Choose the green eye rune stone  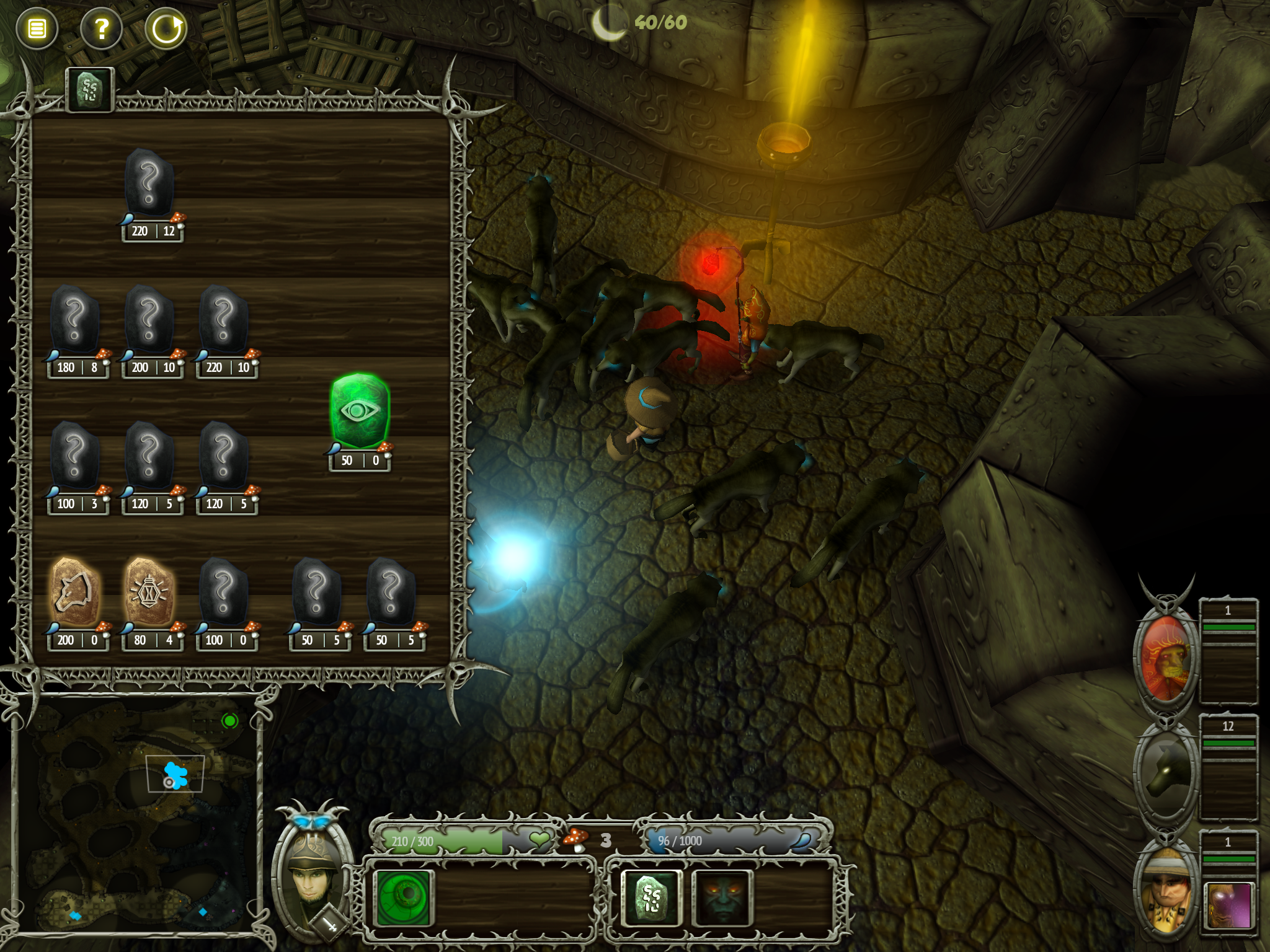point(360,410)
